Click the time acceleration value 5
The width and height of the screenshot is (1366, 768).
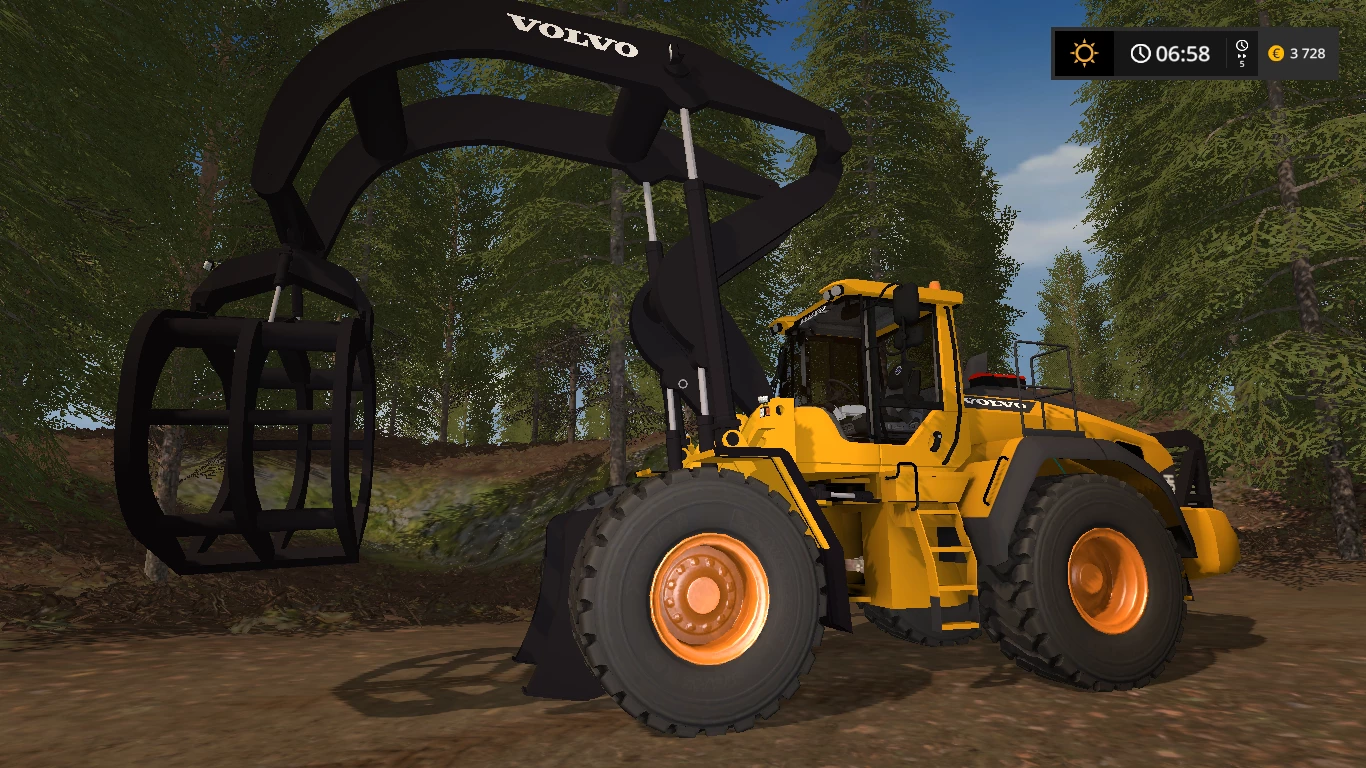pos(1242,62)
